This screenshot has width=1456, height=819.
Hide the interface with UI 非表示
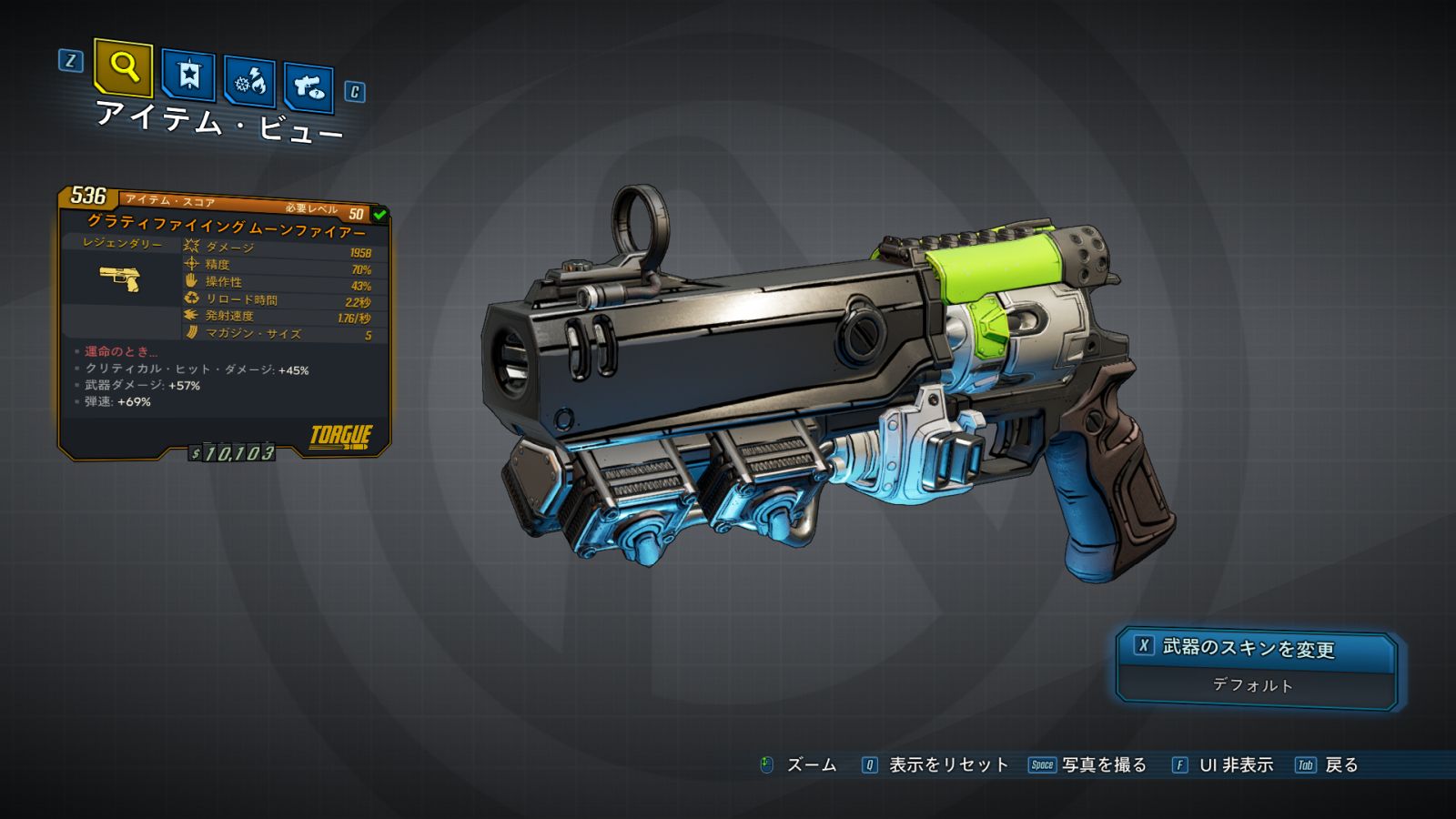click(x=1235, y=765)
